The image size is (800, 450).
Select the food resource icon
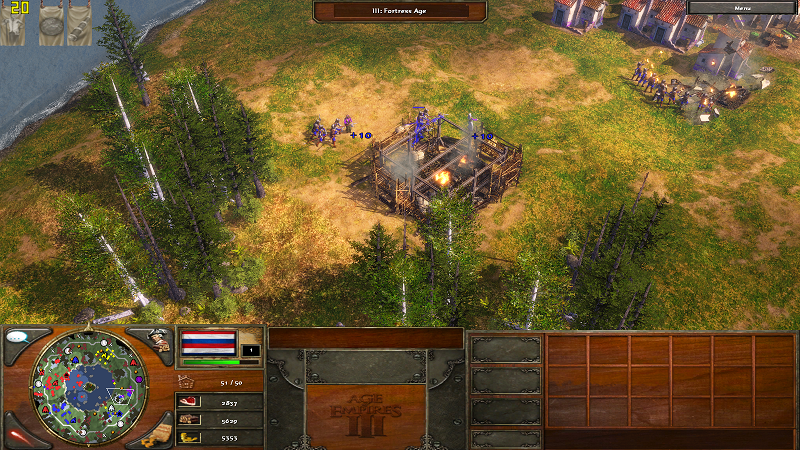[188, 401]
